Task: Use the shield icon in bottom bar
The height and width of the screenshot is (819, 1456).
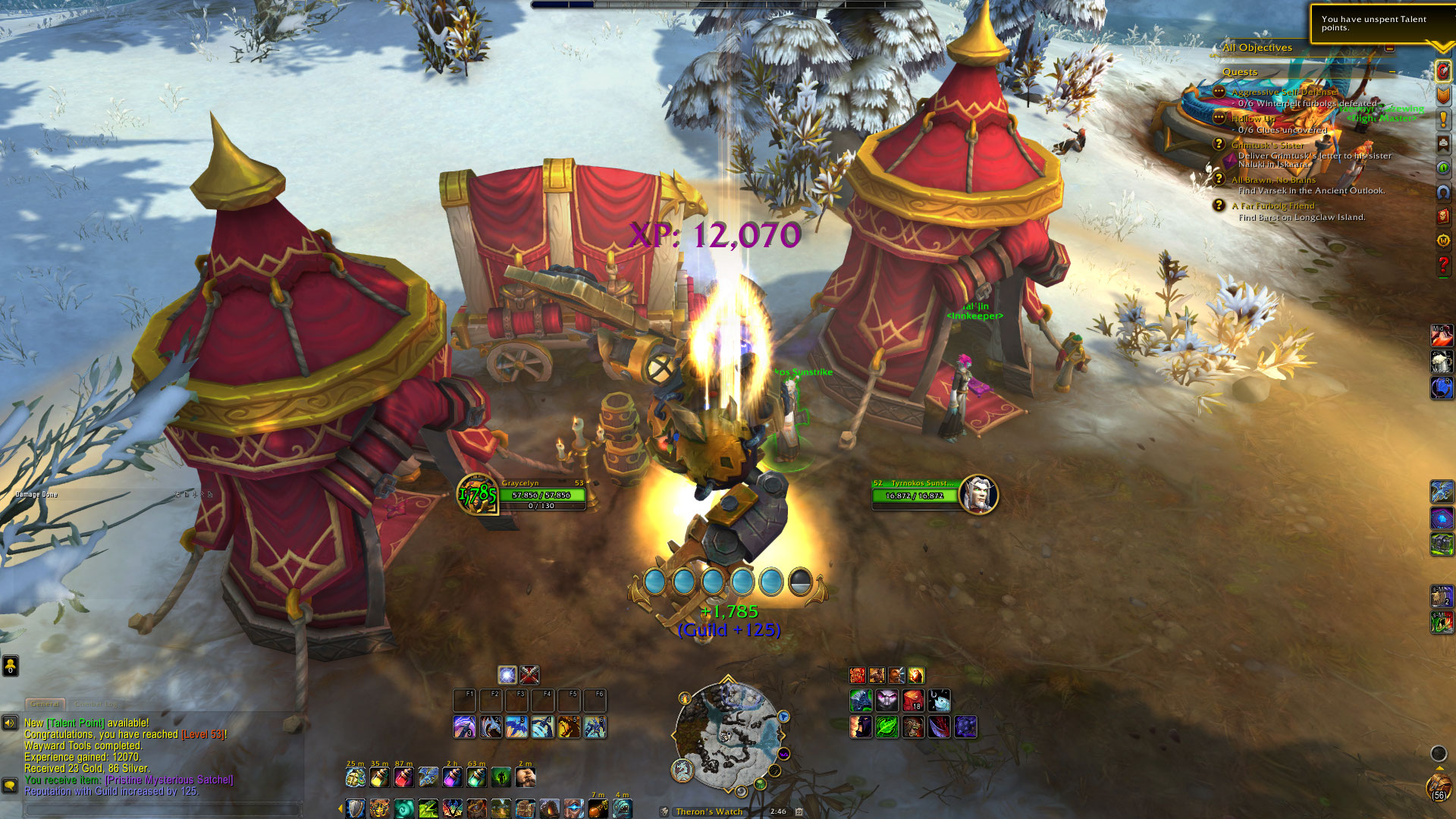Action: [355, 808]
